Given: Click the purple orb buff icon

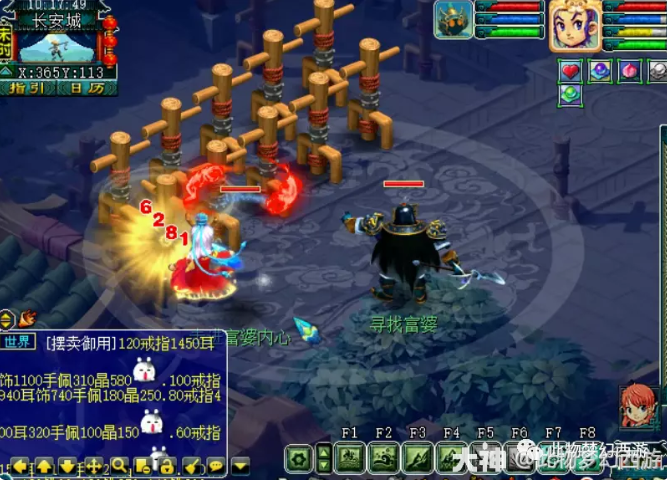Looking at the screenshot, I should tap(600, 71).
